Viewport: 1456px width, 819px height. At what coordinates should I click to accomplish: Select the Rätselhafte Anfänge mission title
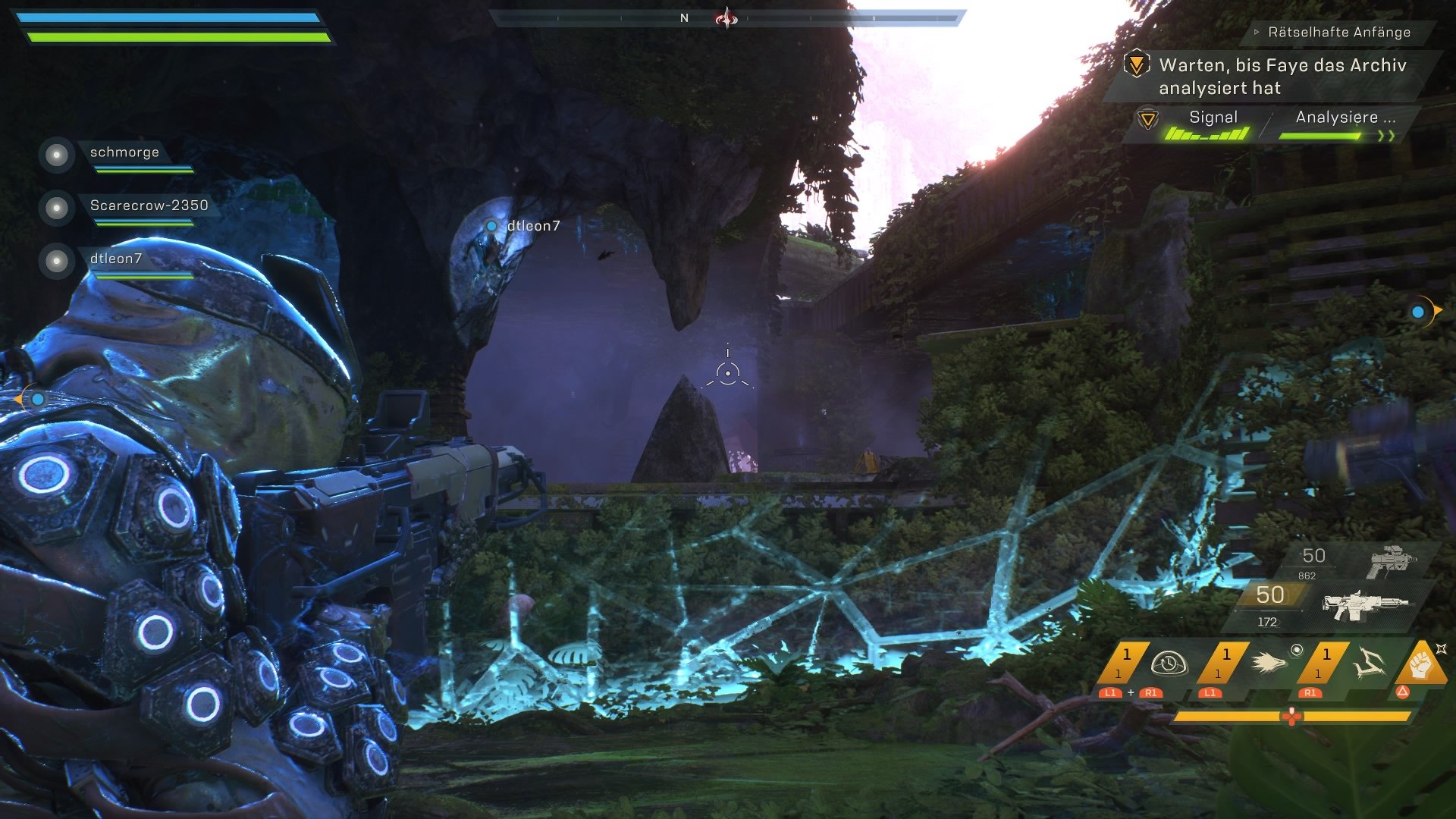click(1338, 33)
